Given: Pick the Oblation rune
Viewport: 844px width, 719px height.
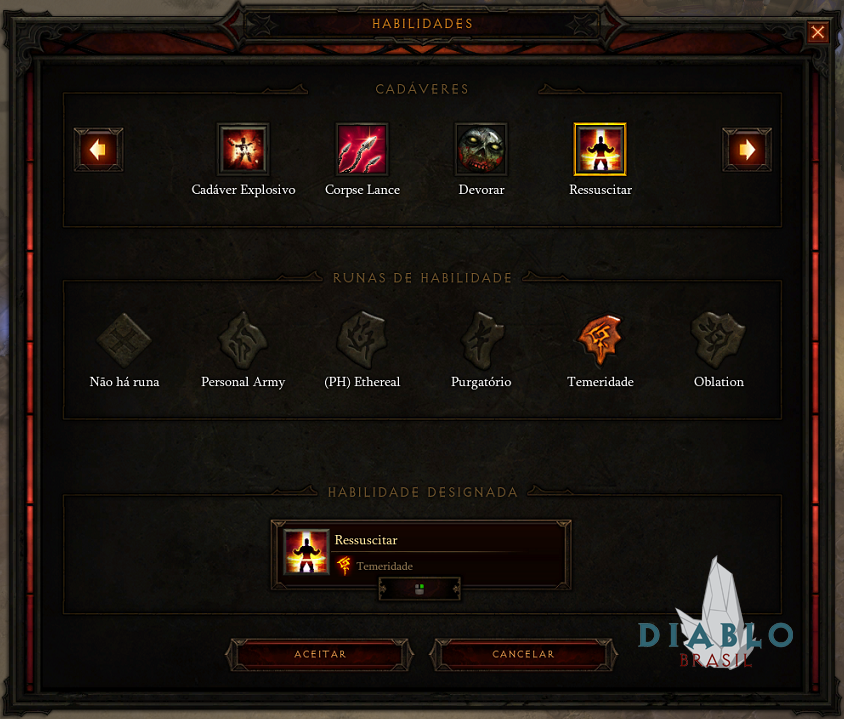Looking at the screenshot, I should 719,341.
